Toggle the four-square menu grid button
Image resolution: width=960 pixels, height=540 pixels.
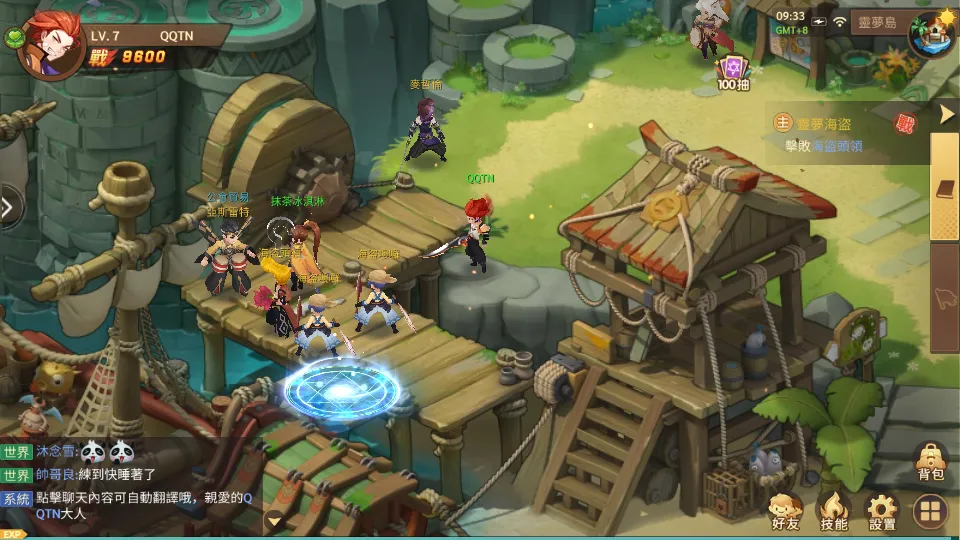(930, 513)
